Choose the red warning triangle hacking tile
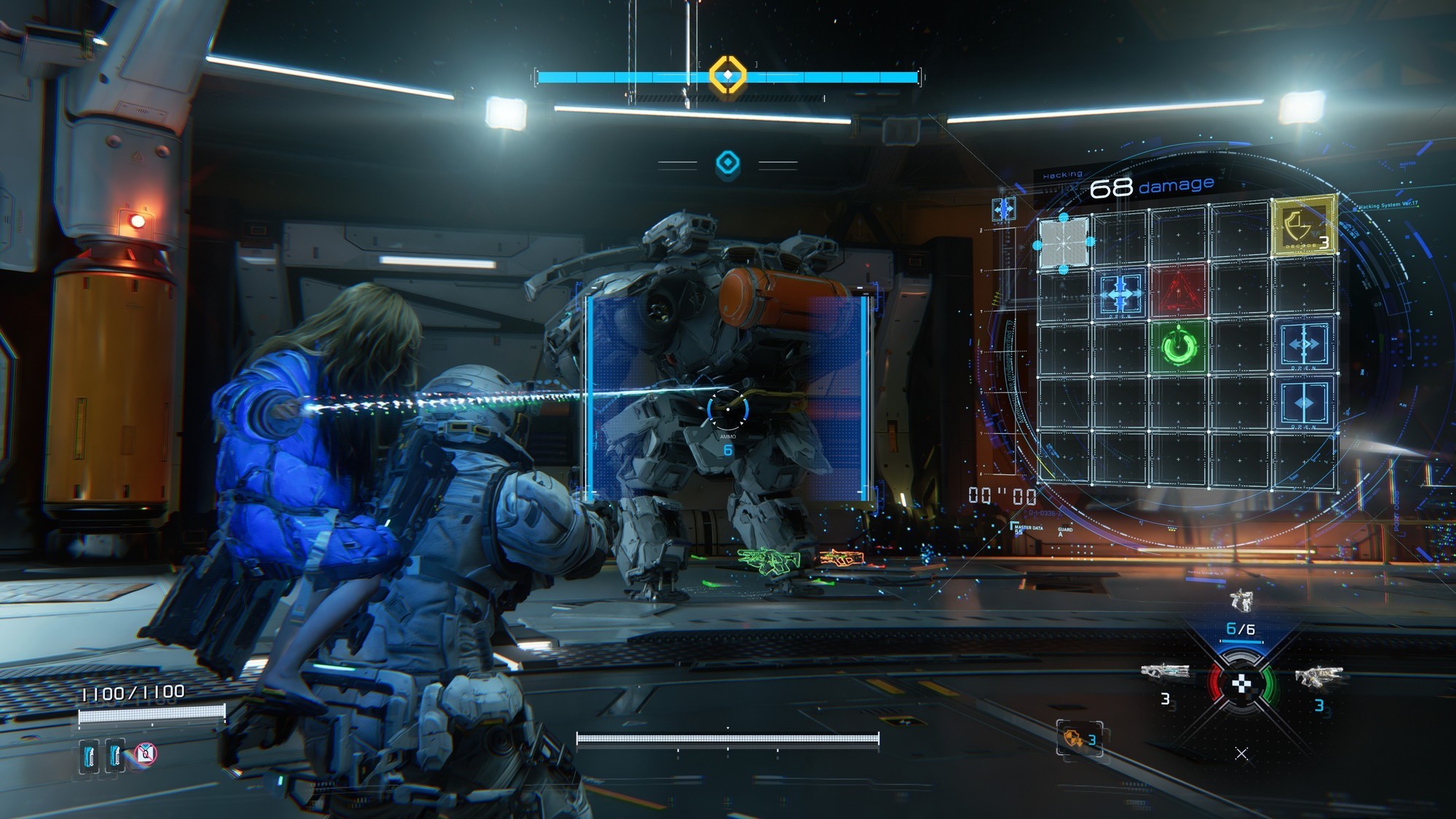The image size is (1456, 819). [x=1178, y=290]
